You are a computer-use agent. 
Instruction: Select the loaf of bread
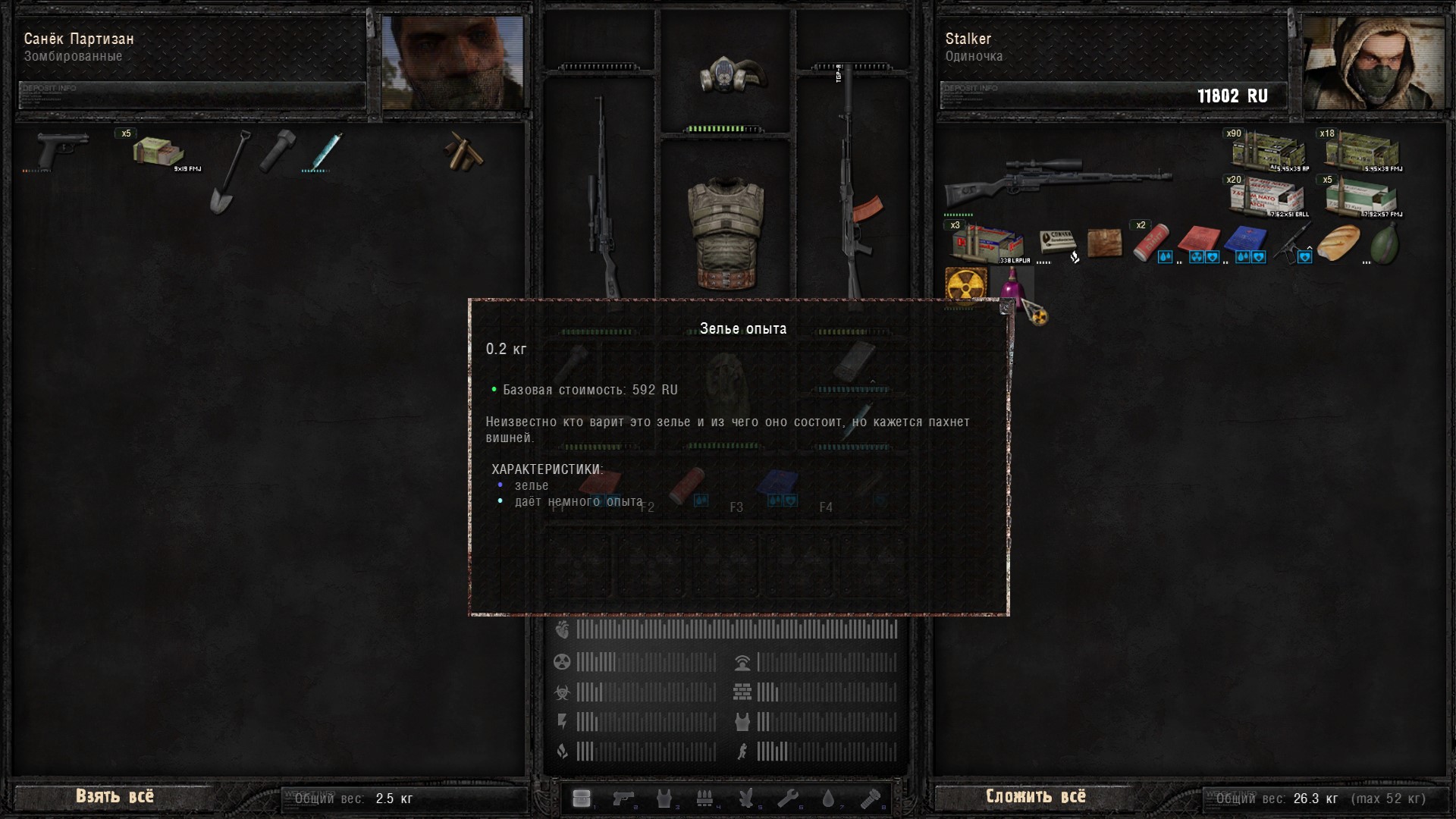(x=1338, y=243)
